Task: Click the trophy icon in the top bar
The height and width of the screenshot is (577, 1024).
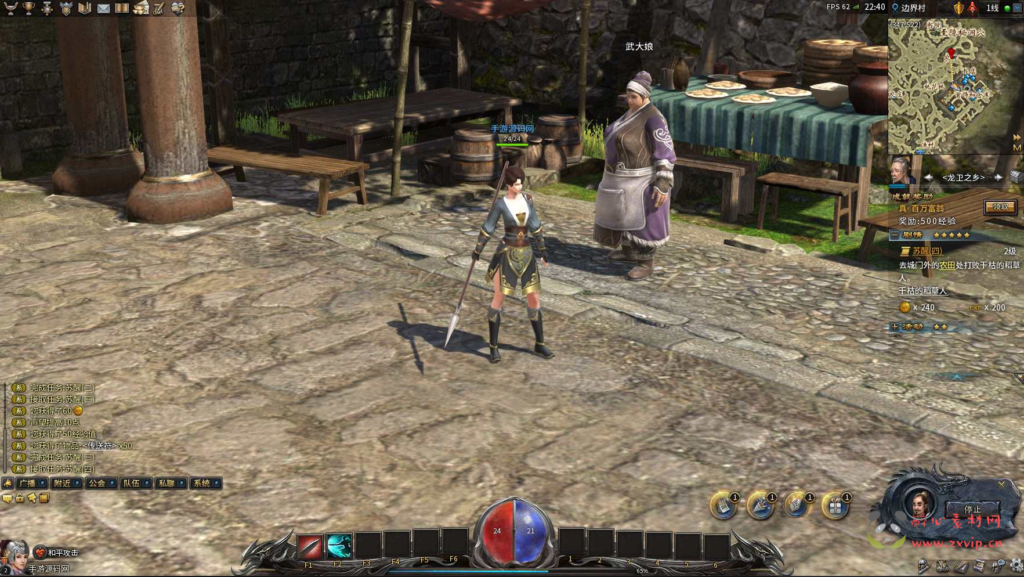Action: pyautogui.click(x=28, y=8)
